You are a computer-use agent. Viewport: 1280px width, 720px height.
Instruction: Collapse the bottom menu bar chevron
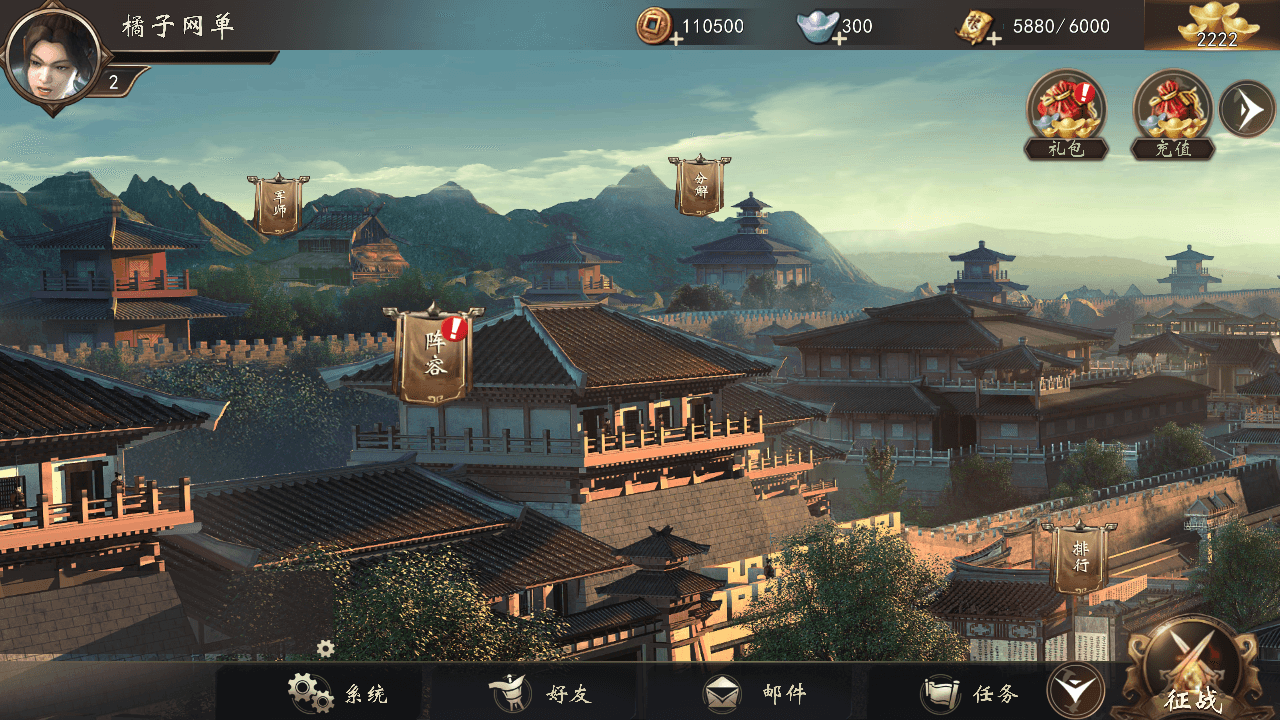click(1076, 691)
